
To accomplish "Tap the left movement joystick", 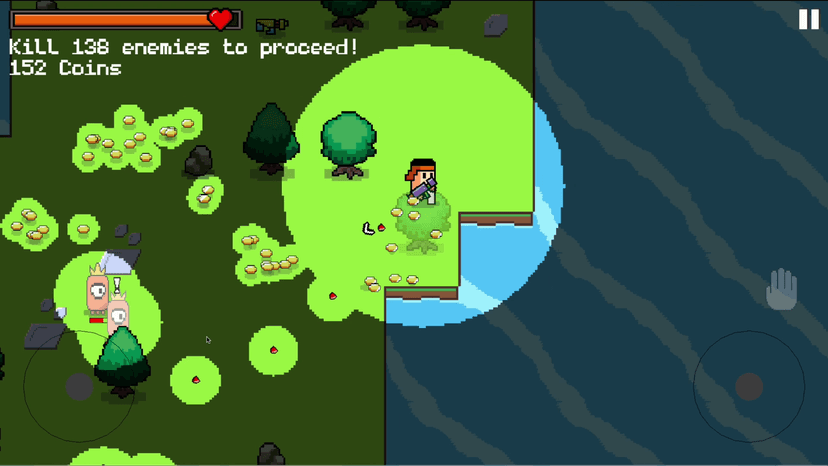I will [79, 385].
